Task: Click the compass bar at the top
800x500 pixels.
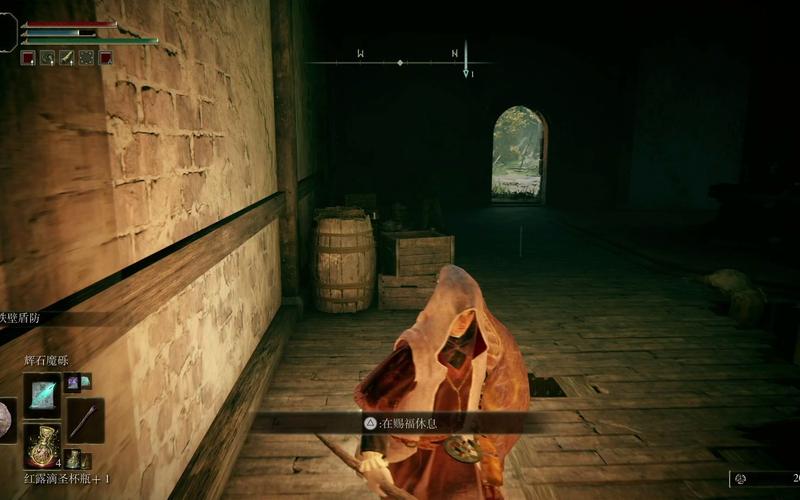Action: click(x=400, y=62)
